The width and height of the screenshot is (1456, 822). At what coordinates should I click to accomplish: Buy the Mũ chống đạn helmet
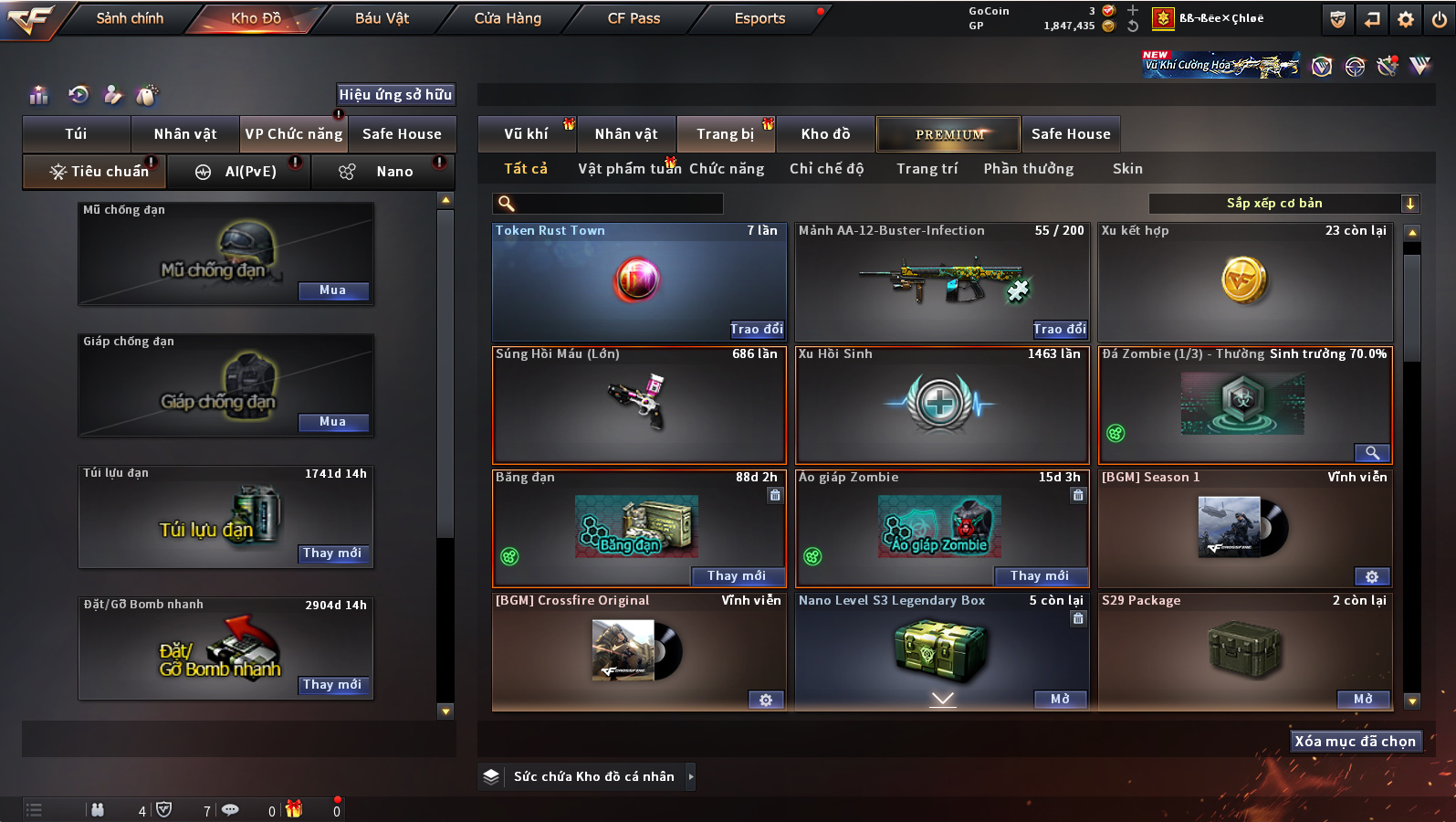(x=332, y=290)
